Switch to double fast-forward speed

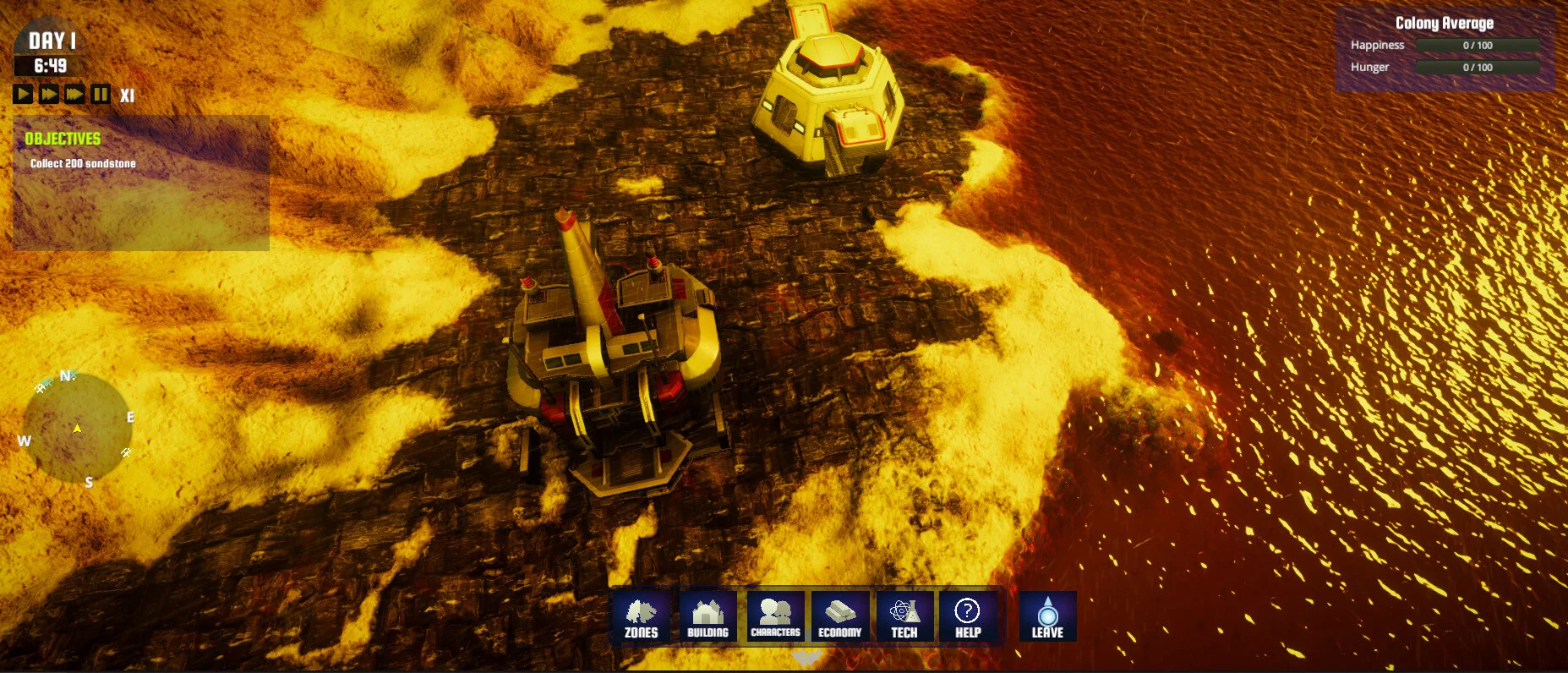coord(49,94)
